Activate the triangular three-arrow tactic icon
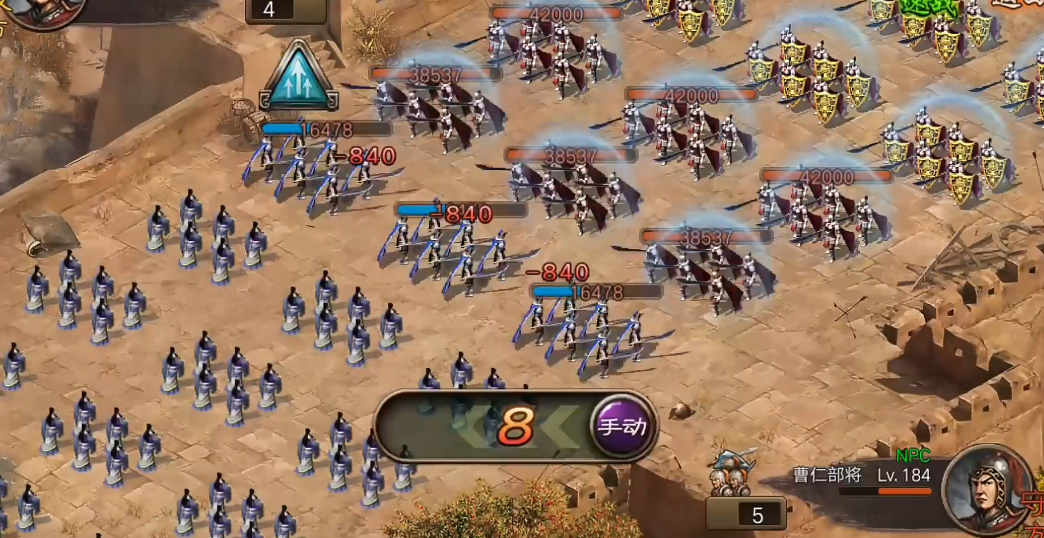This screenshot has height=538, width=1044. coord(298,77)
